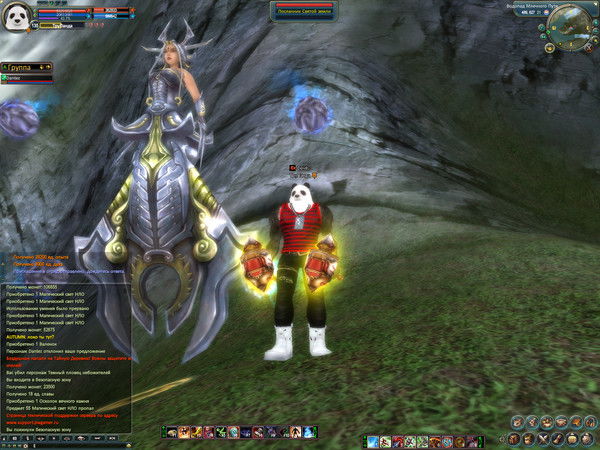Image resolution: width=600 pixels, height=450 pixels.
Task: Click the bottom-right corner round menu button
Action: (x=586, y=439)
